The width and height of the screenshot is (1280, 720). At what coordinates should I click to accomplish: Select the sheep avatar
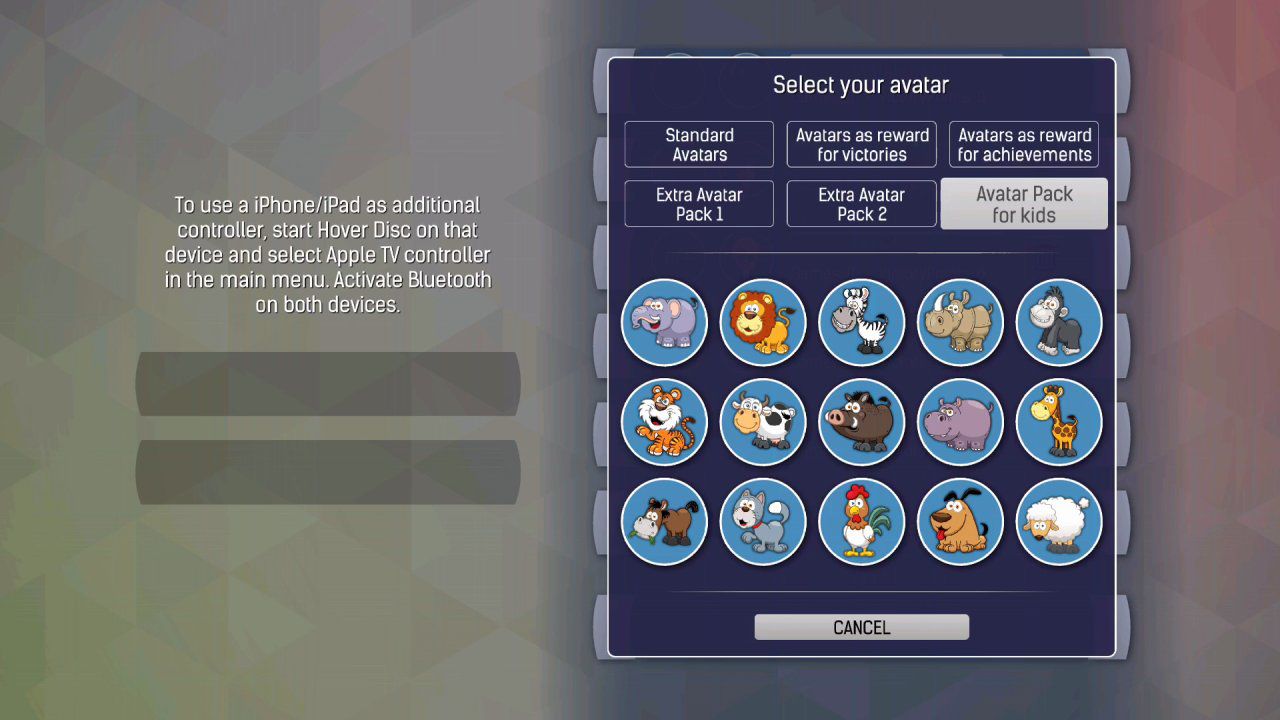point(1059,521)
